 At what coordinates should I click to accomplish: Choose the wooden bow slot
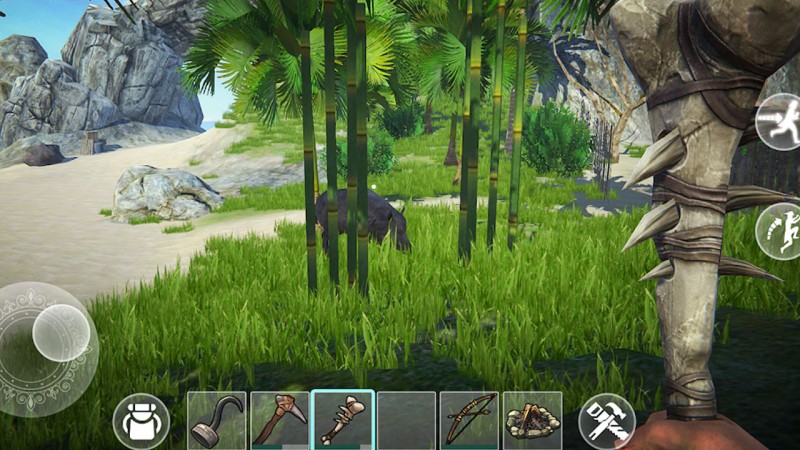coord(469,420)
